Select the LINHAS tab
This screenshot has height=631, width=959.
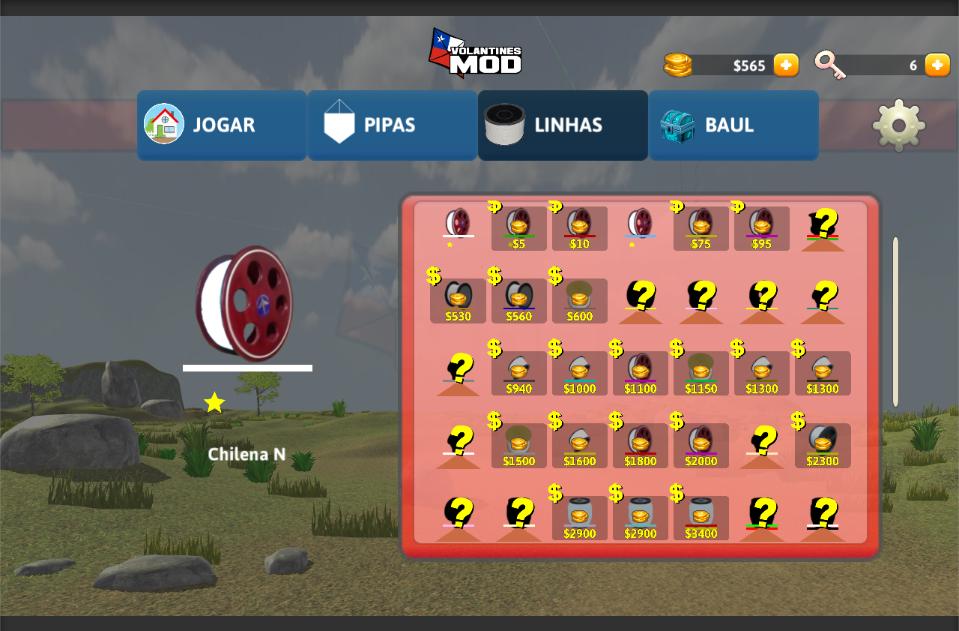[x=562, y=125]
